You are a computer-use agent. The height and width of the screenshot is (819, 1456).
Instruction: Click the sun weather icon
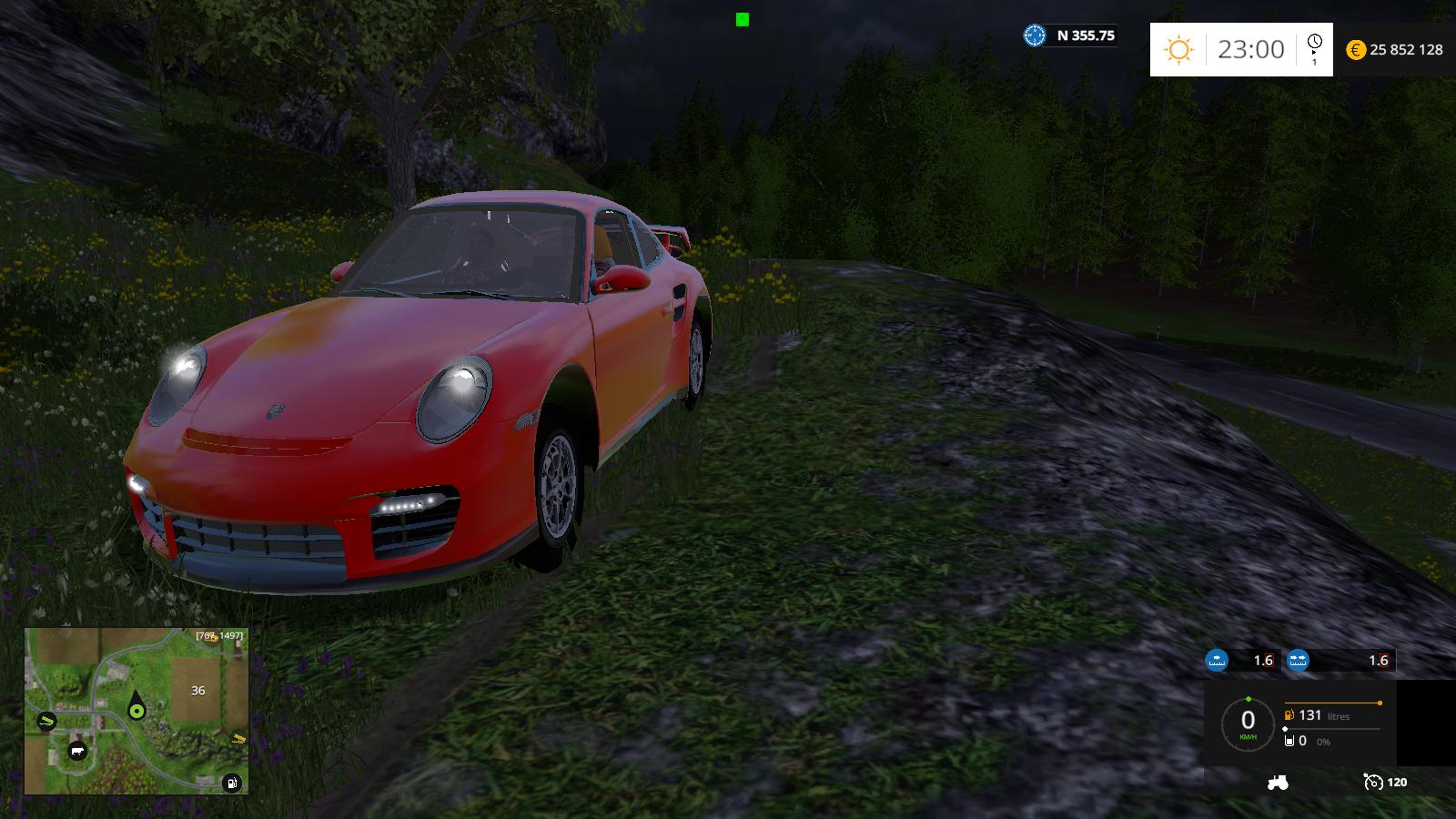[x=1179, y=49]
